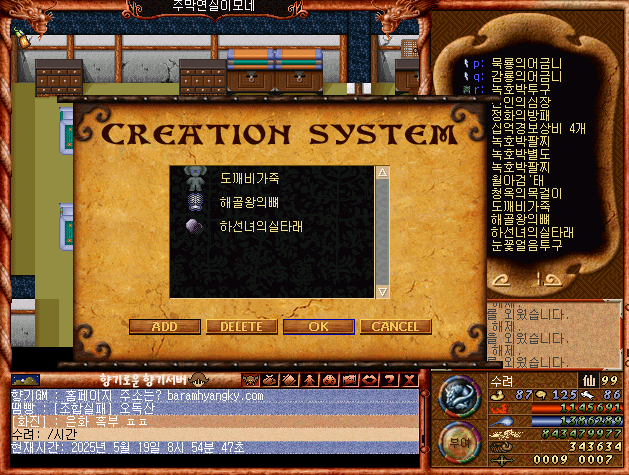Screen dimensions: 629x475
Task: Cancel the Creation System dialog
Action: coord(395,326)
